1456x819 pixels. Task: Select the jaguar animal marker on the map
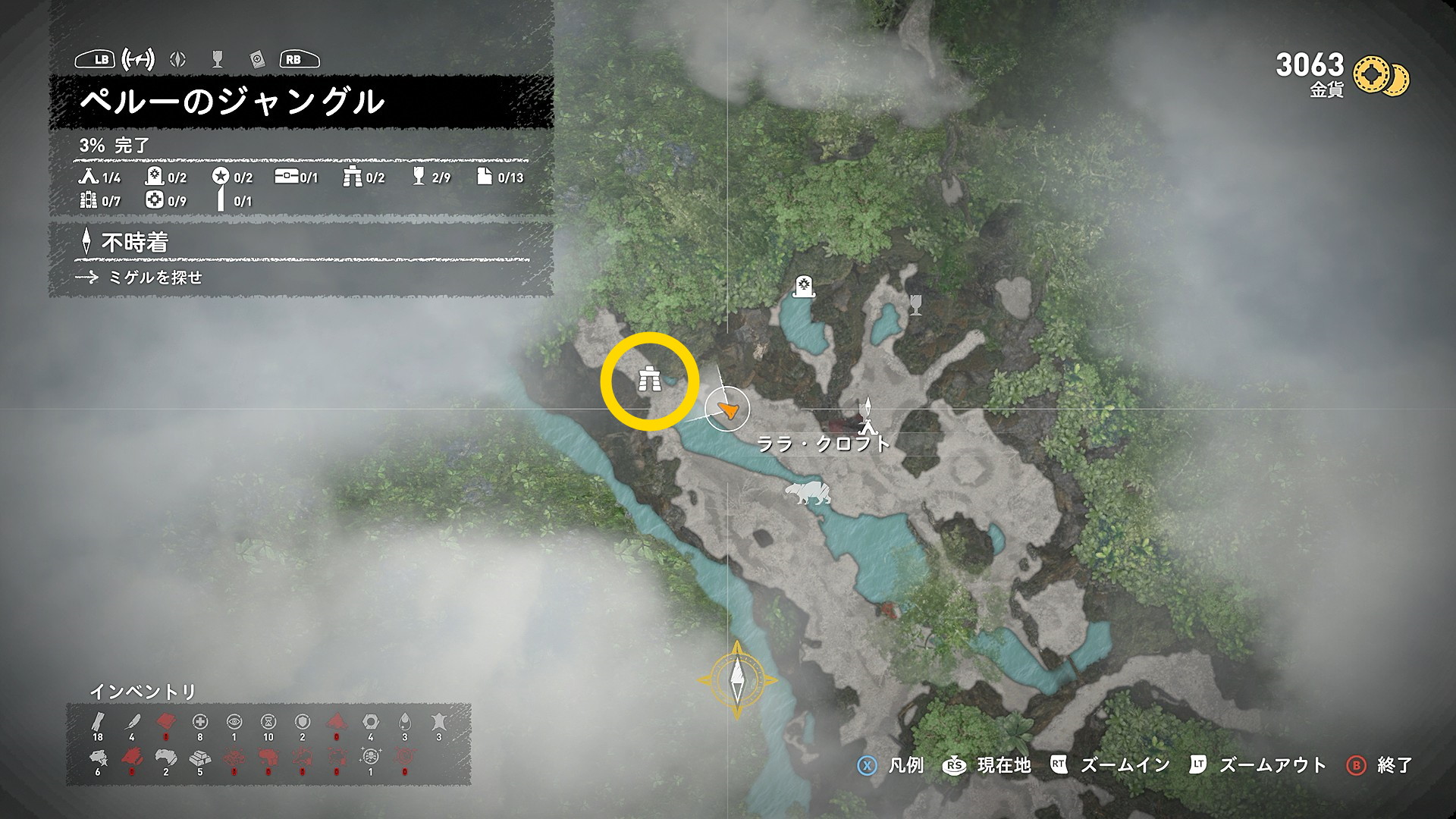(x=808, y=493)
